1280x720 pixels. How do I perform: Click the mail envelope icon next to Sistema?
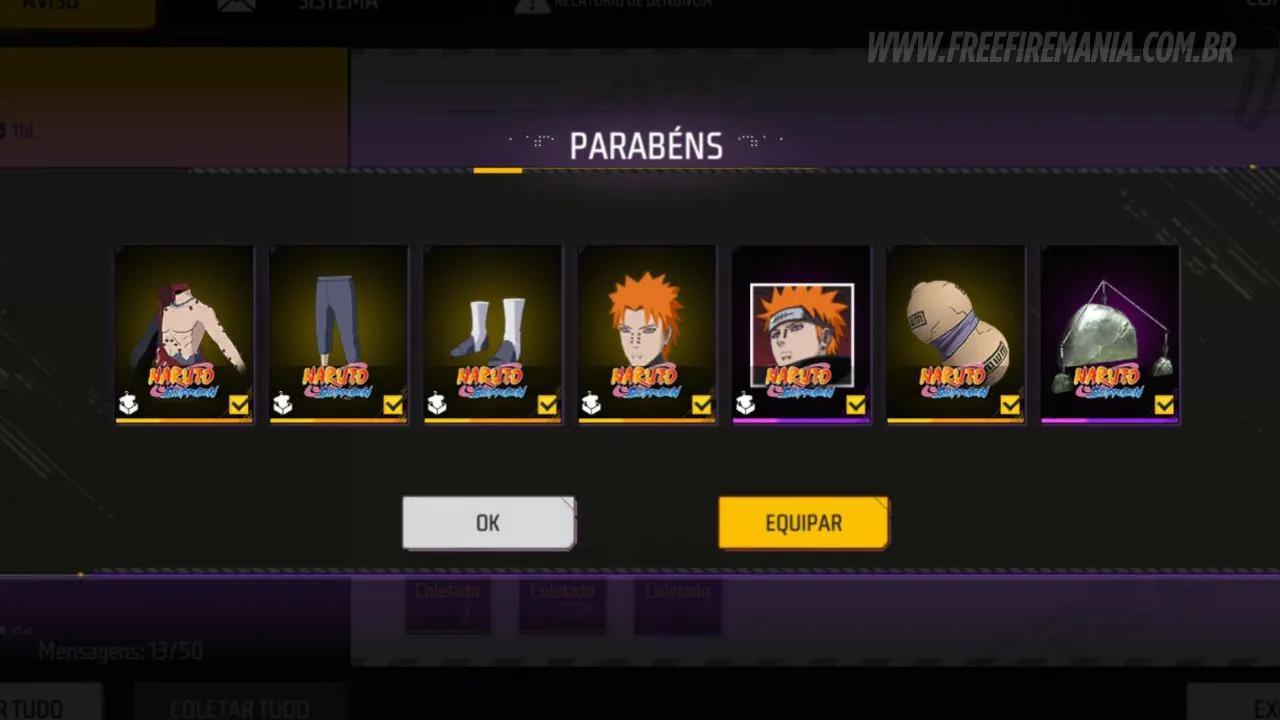pyautogui.click(x=236, y=4)
